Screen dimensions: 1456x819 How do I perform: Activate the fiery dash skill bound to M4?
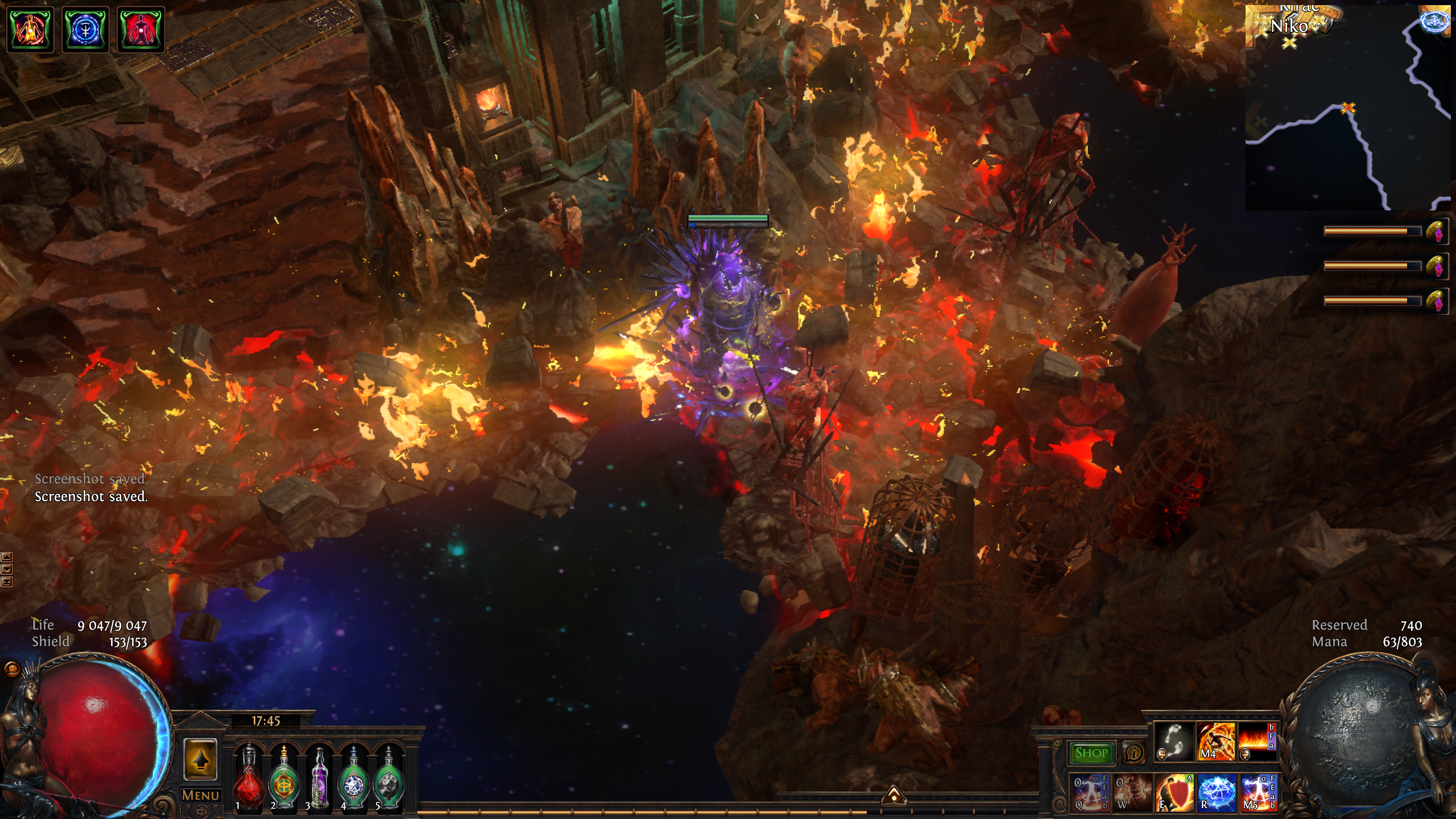(x=1216, y=742)
